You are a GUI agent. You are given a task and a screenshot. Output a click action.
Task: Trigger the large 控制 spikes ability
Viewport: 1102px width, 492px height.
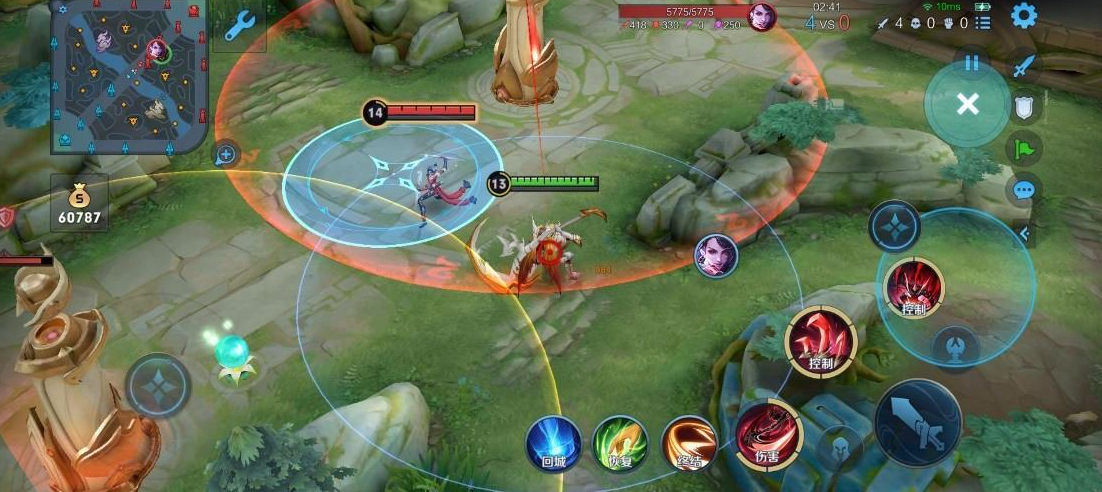[x=820, y=341]
